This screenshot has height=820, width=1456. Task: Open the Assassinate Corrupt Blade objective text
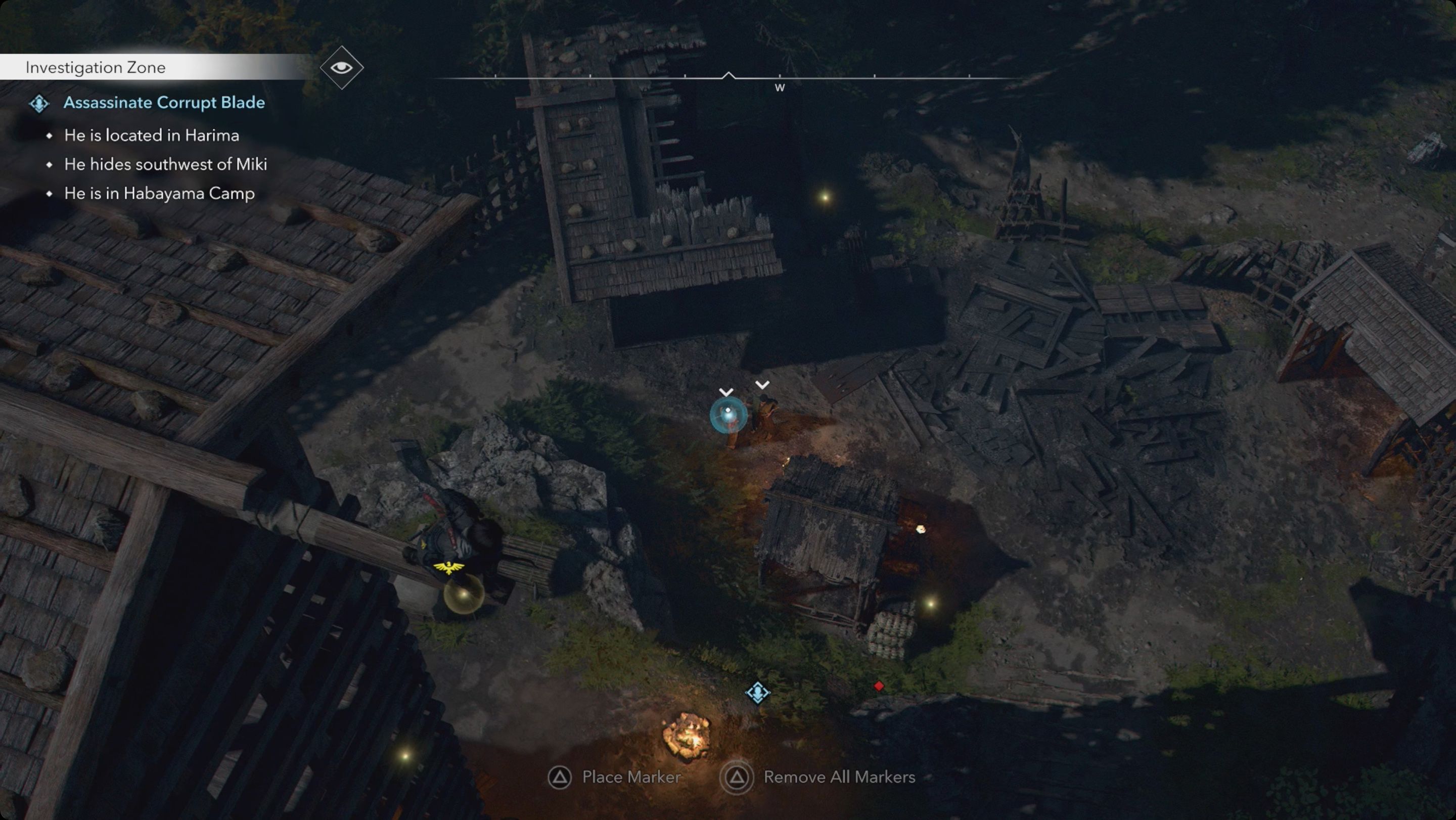pos(164,103)
